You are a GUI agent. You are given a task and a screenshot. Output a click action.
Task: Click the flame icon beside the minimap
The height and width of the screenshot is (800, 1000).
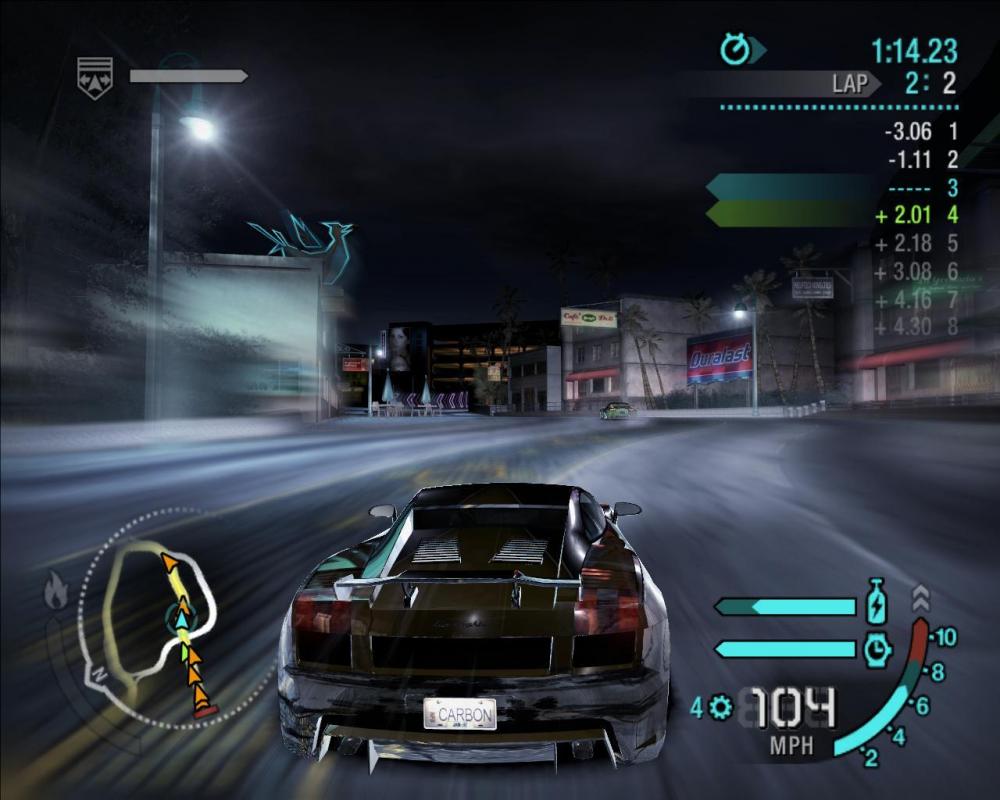click(x=55, y=593)
